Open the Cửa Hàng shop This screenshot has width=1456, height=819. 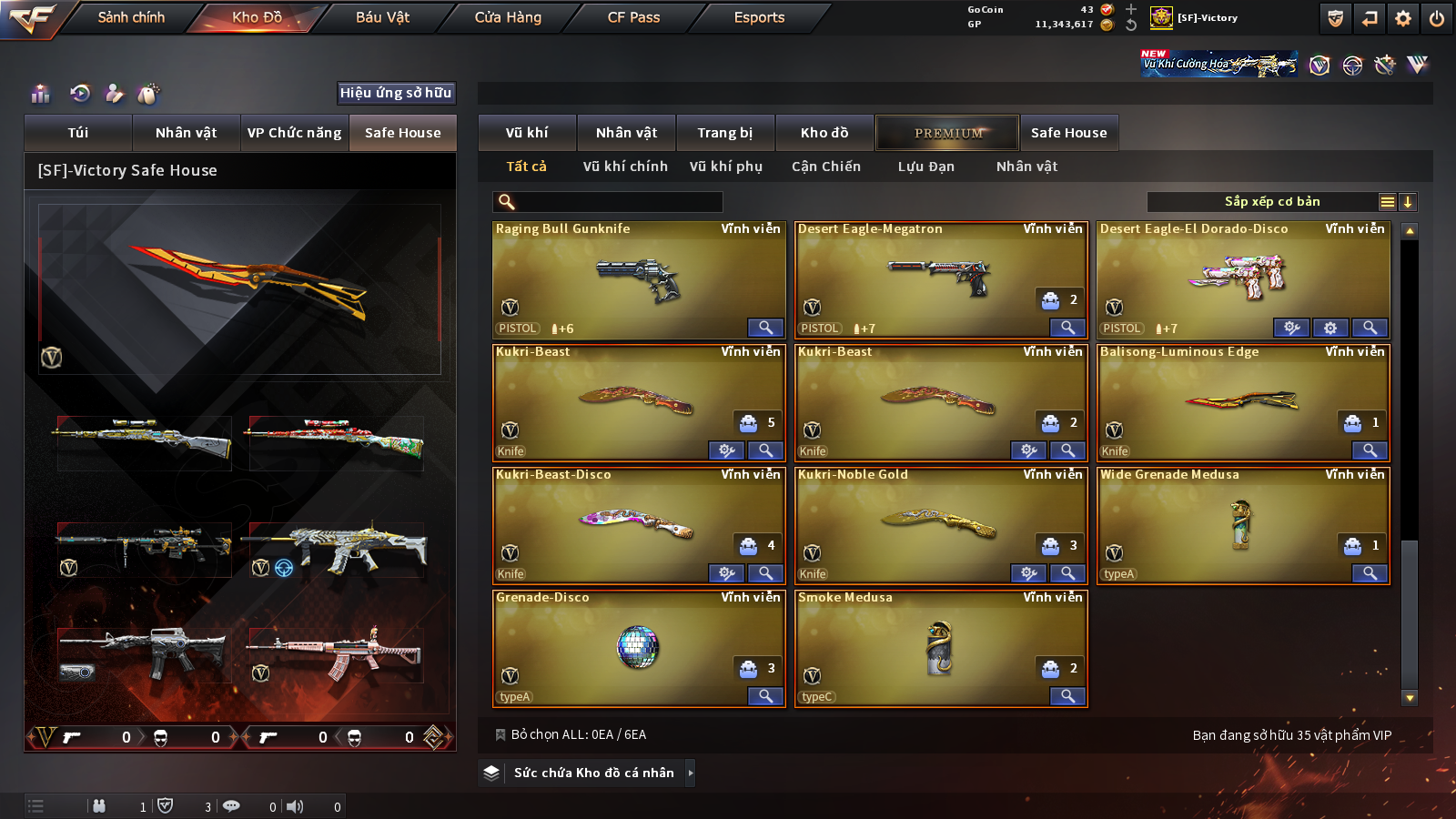508,17
